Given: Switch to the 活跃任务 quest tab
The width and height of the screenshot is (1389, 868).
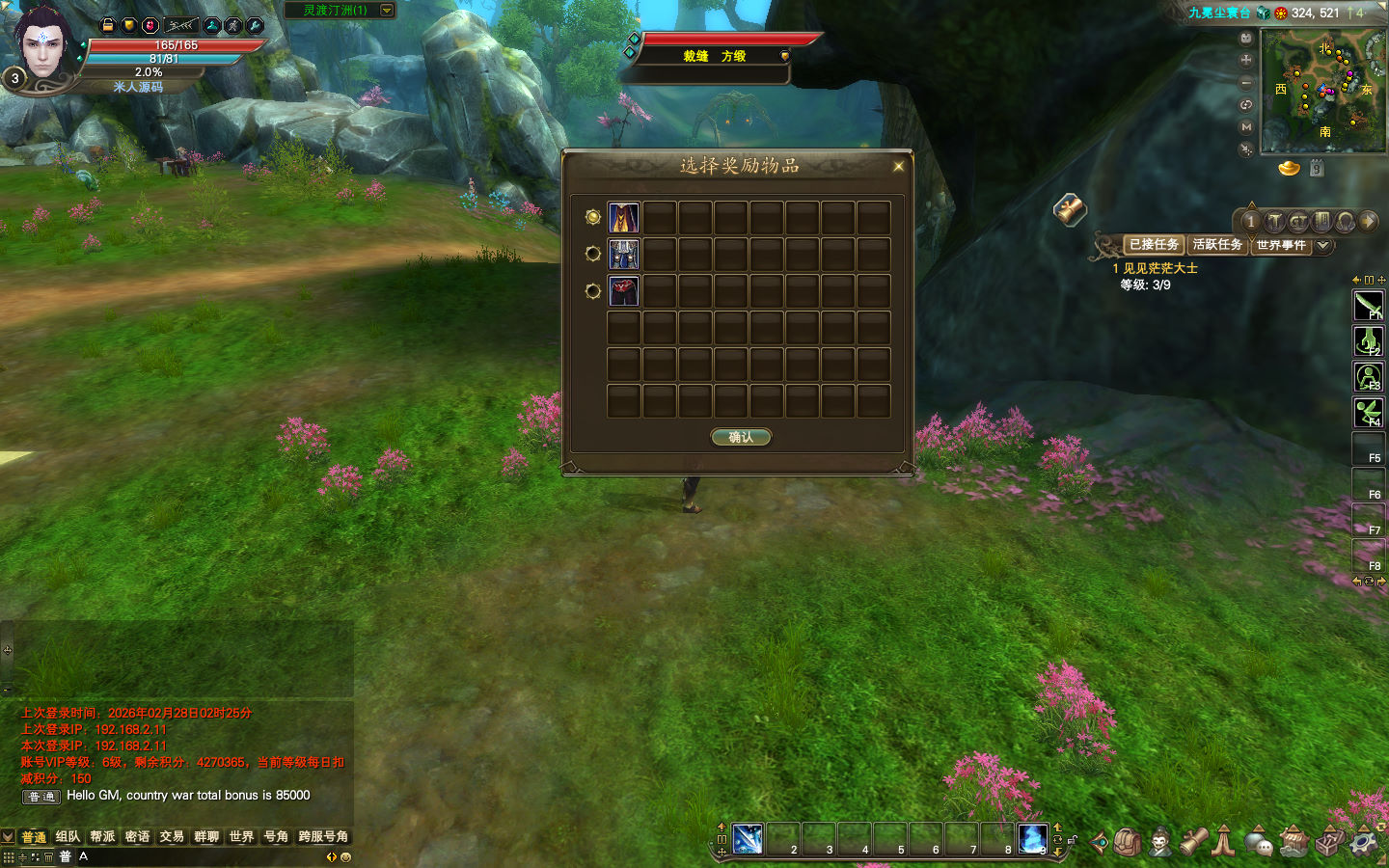Looking at the screenshot, I should (x=1217, y=245).
